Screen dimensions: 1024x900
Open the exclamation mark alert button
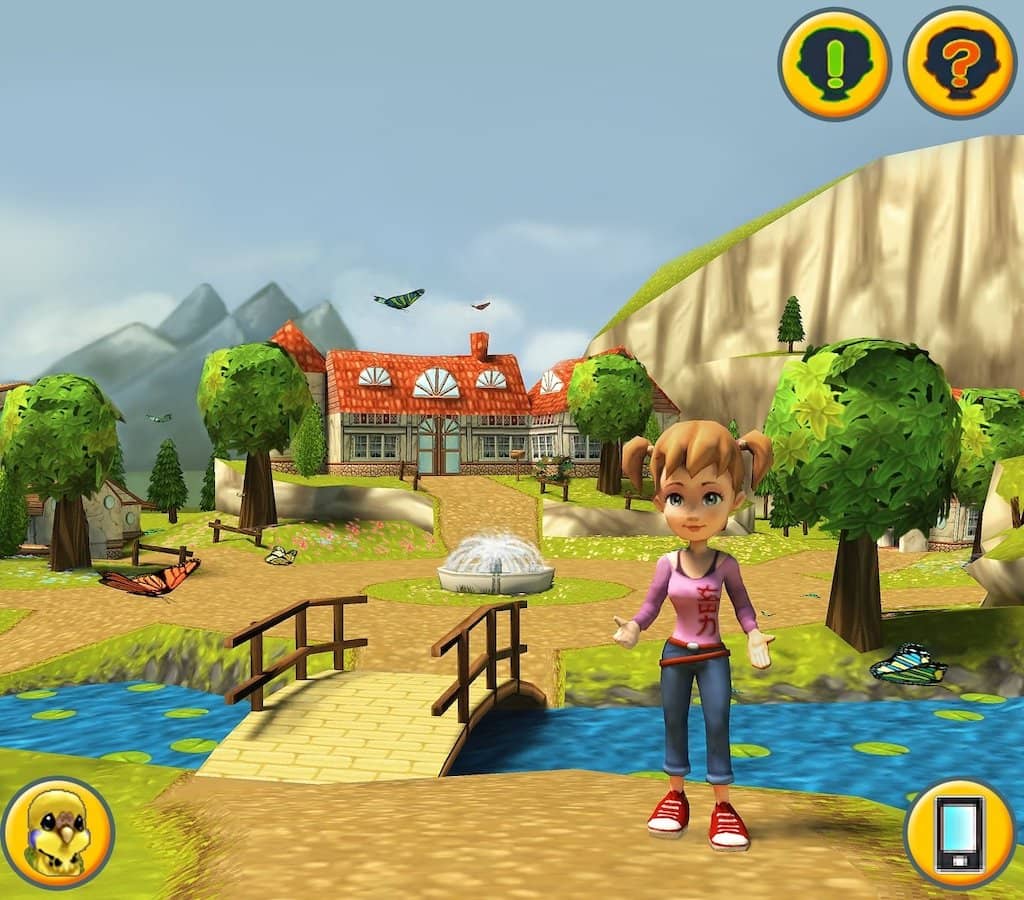point(834,64)
